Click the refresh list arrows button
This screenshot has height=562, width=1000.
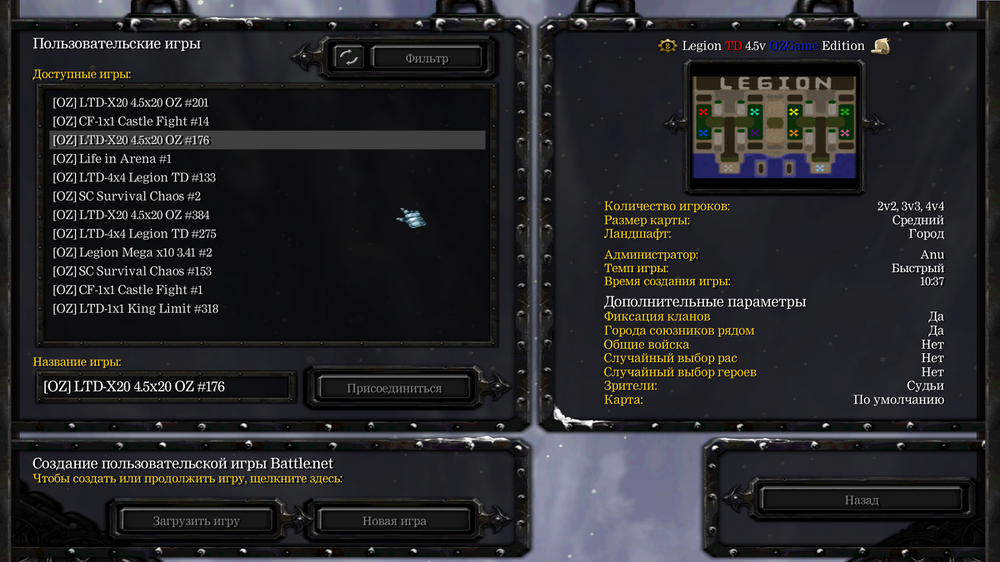(348, 57)
